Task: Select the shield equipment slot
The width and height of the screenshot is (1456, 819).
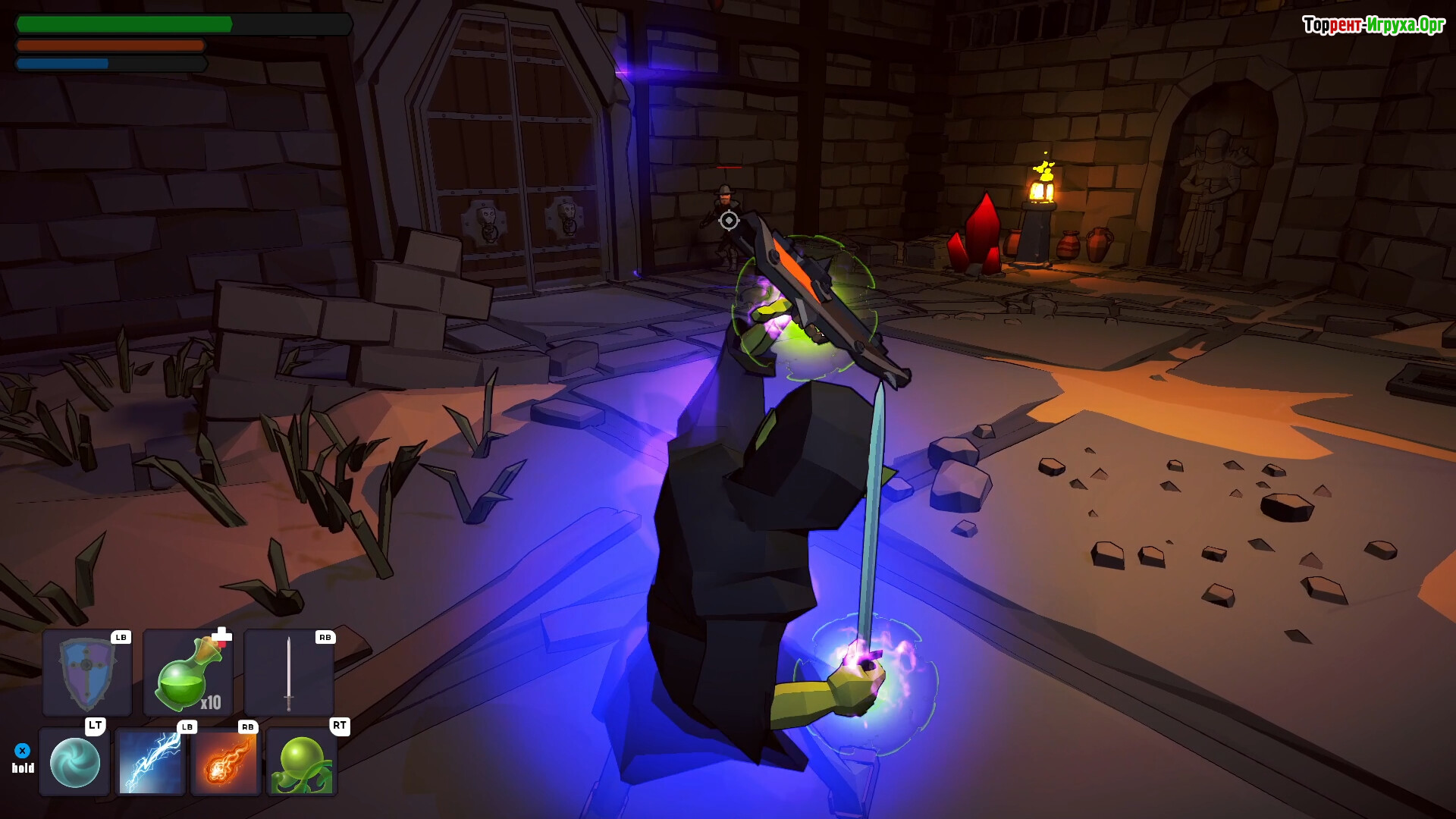Action: tap(87, 673)
